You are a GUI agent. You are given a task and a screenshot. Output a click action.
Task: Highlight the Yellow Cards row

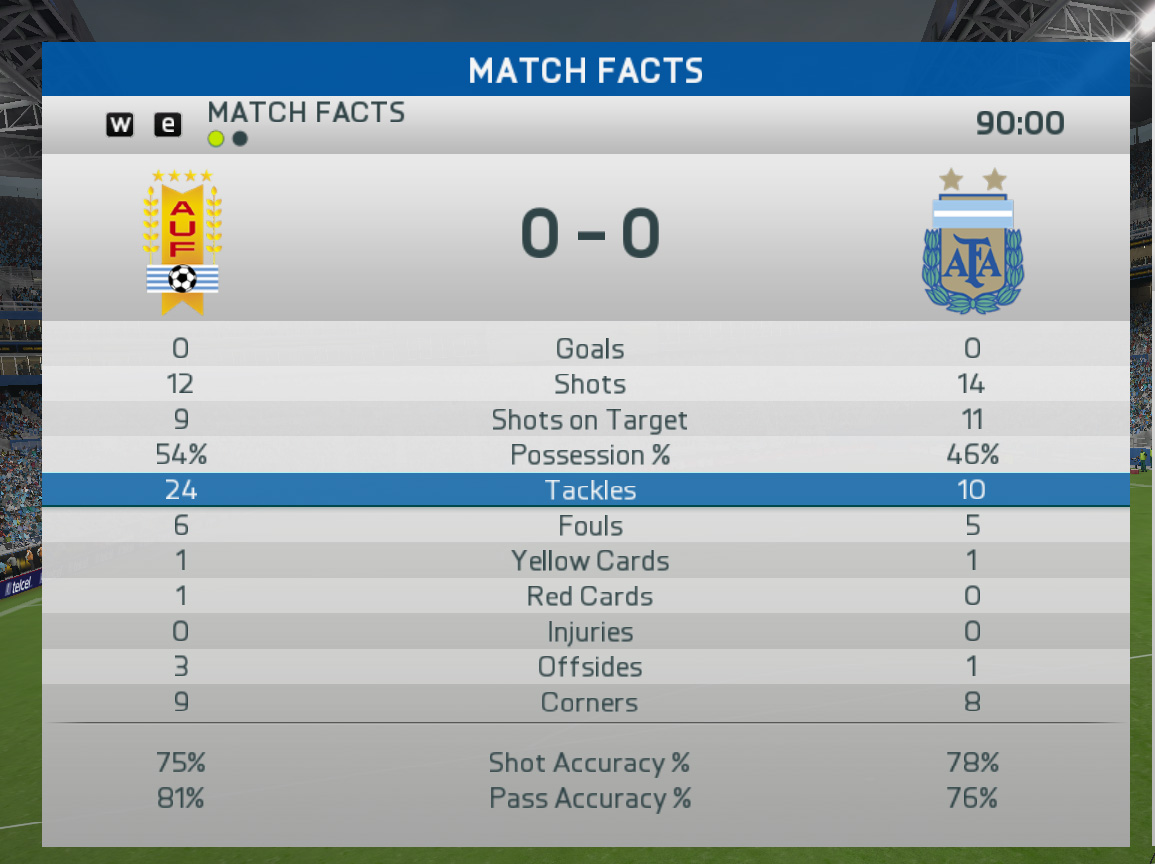pos(589,561)
